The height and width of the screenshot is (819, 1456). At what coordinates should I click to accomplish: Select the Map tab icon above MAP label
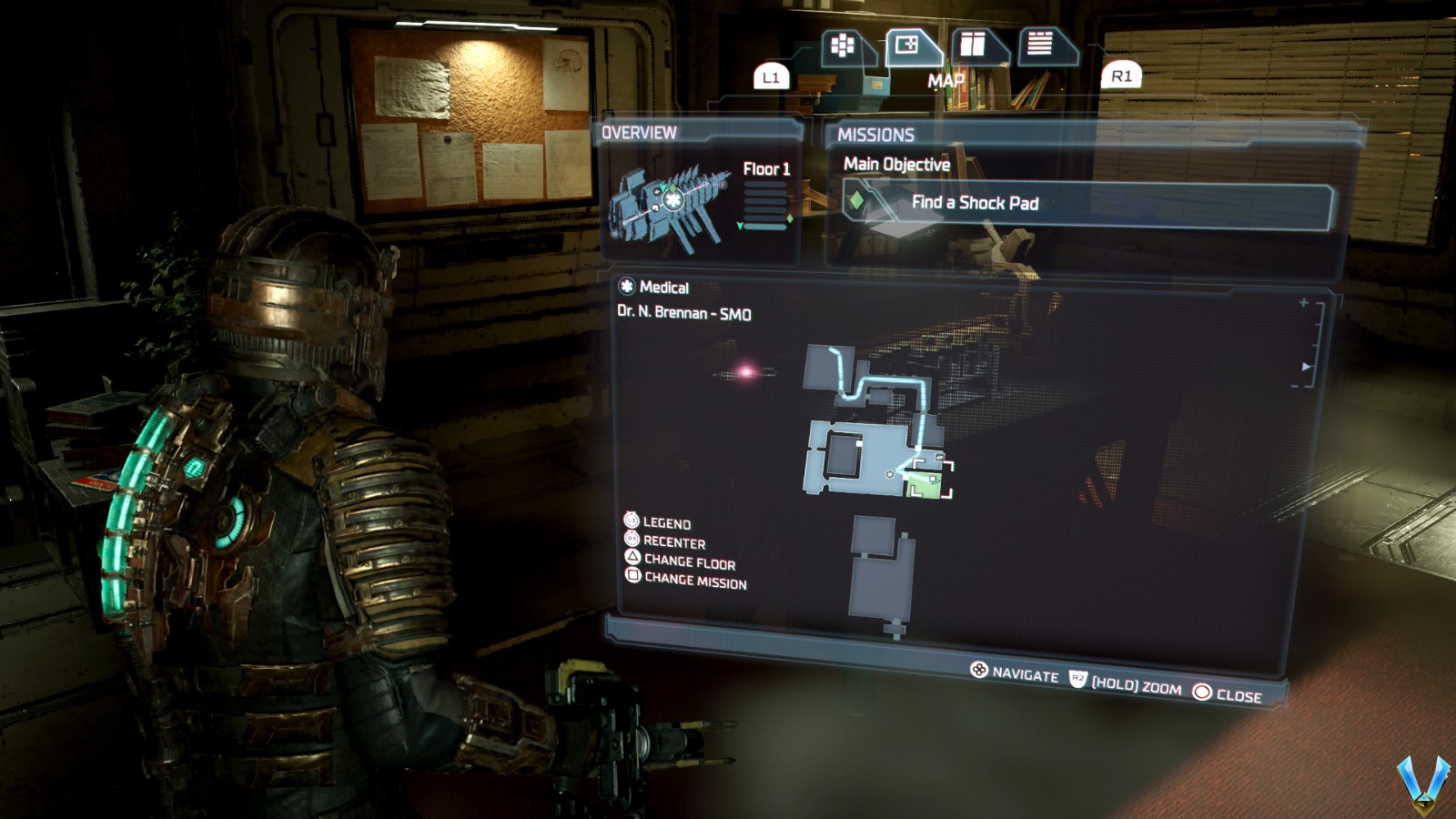pyautogui.click(x=906, y=43)
